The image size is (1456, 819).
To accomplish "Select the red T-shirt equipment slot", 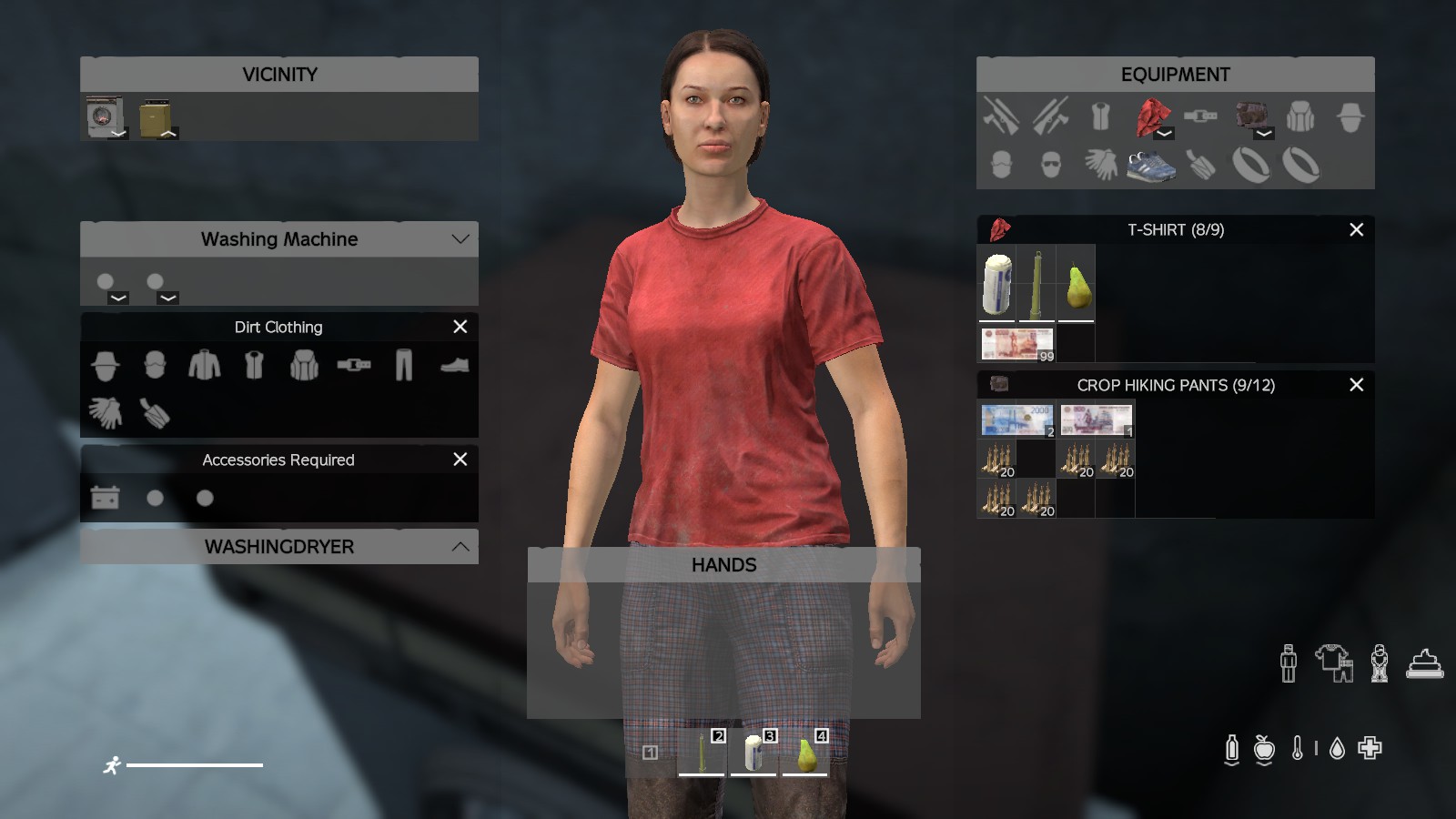I will coord(1152,117).
